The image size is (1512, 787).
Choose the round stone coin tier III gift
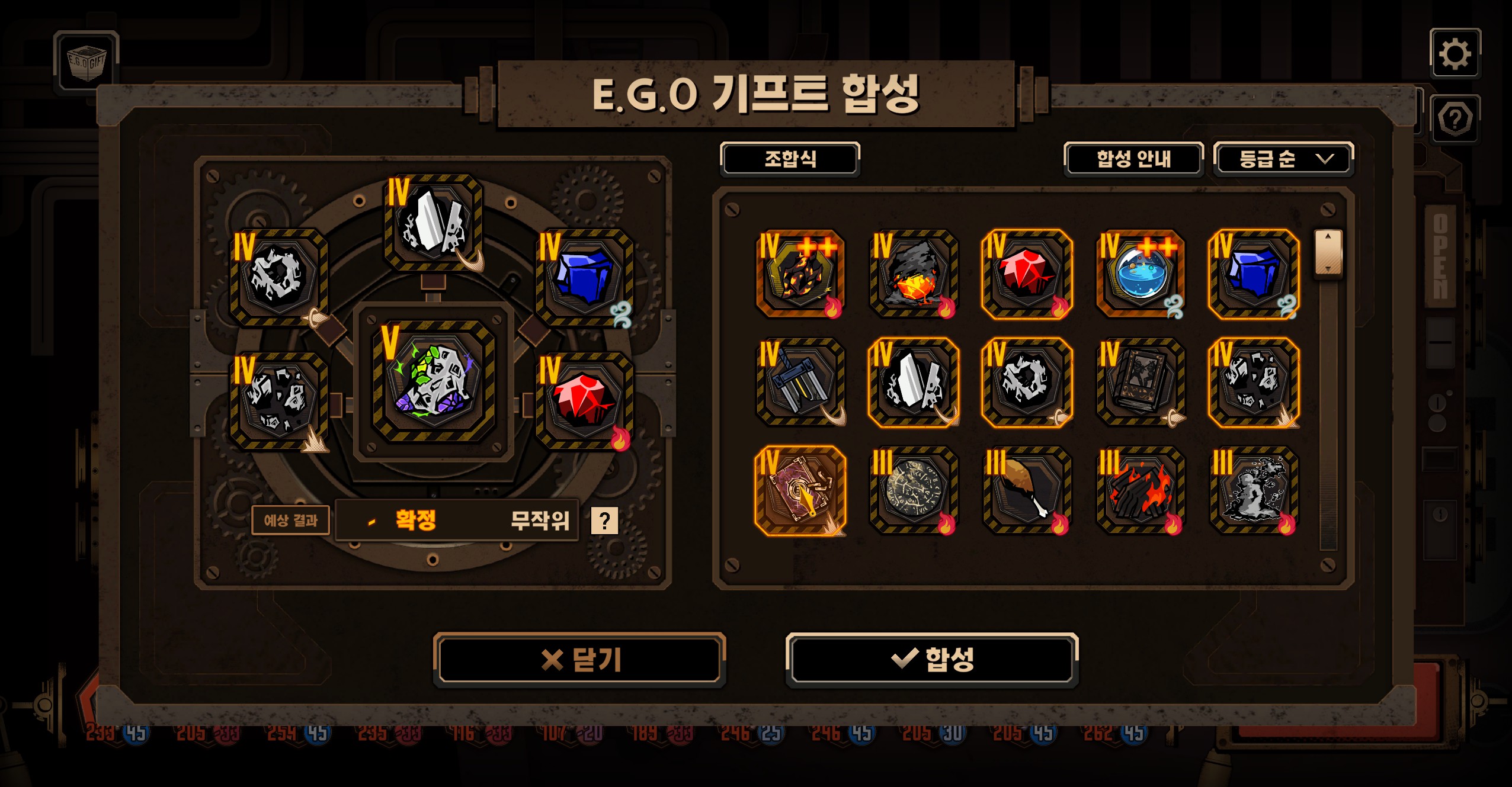pos(914,491)
